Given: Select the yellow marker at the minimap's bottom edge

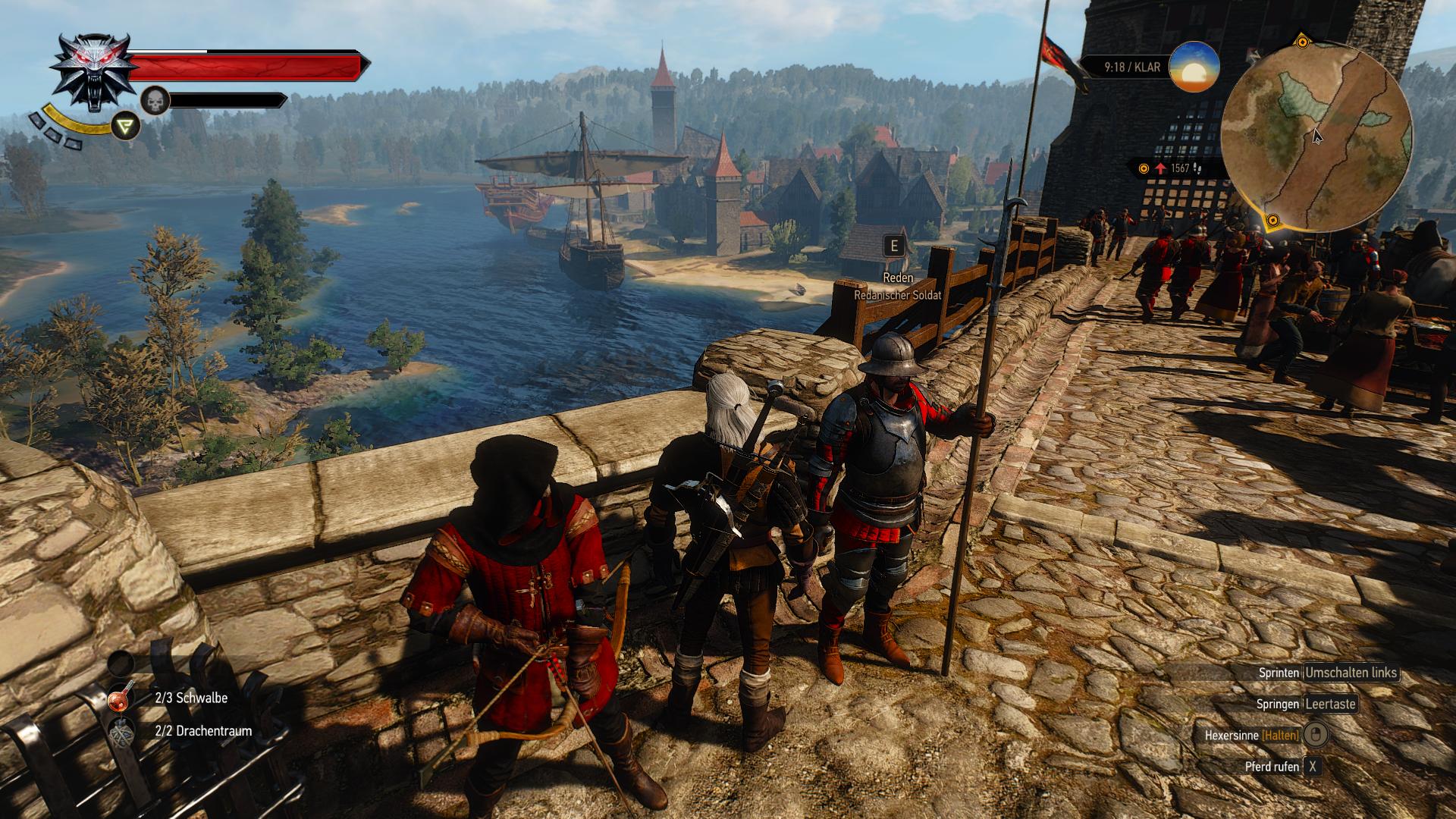Looking at the screenshot, I should [x=1273, y=221].
